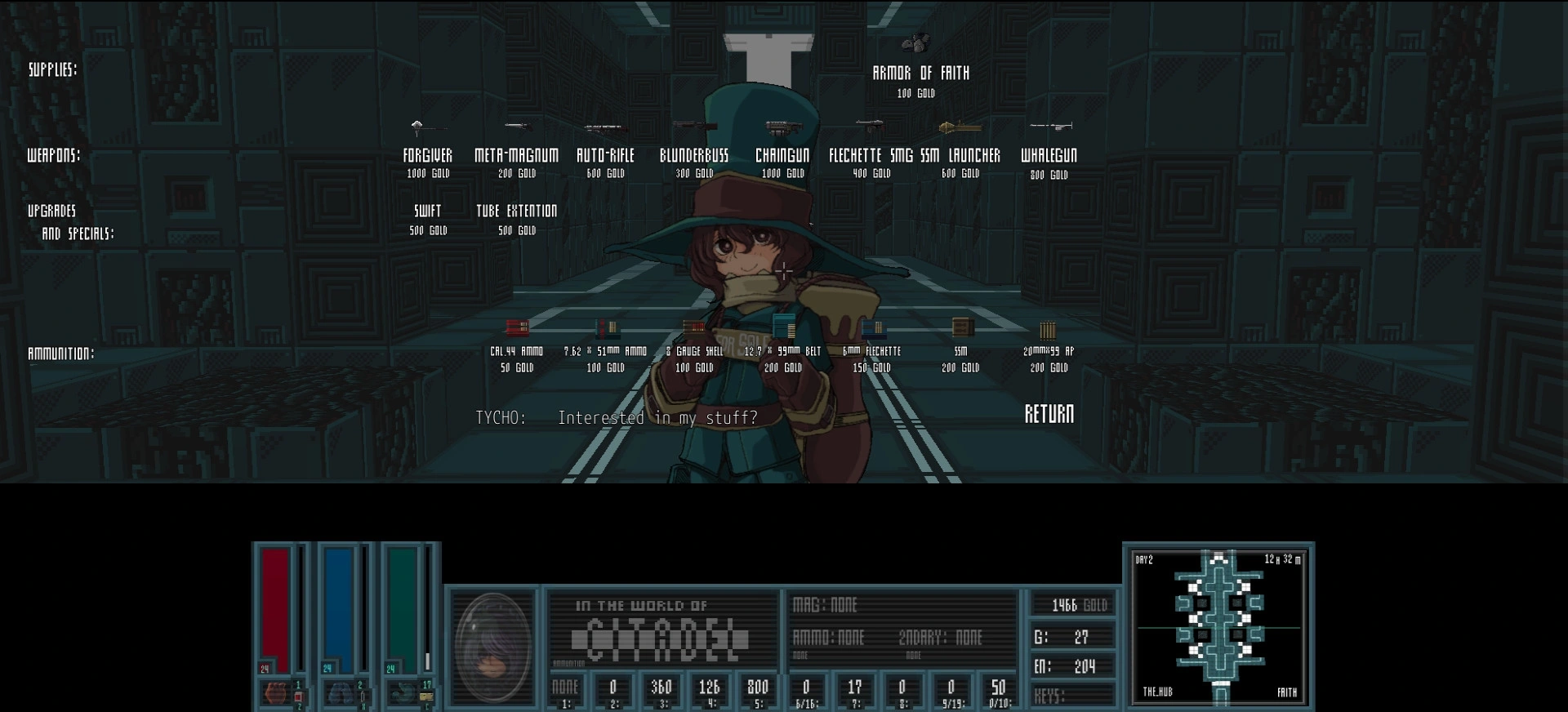Pick the Whalegun weapon
Screen dimensions: 1568x712
pos(1049,155)
